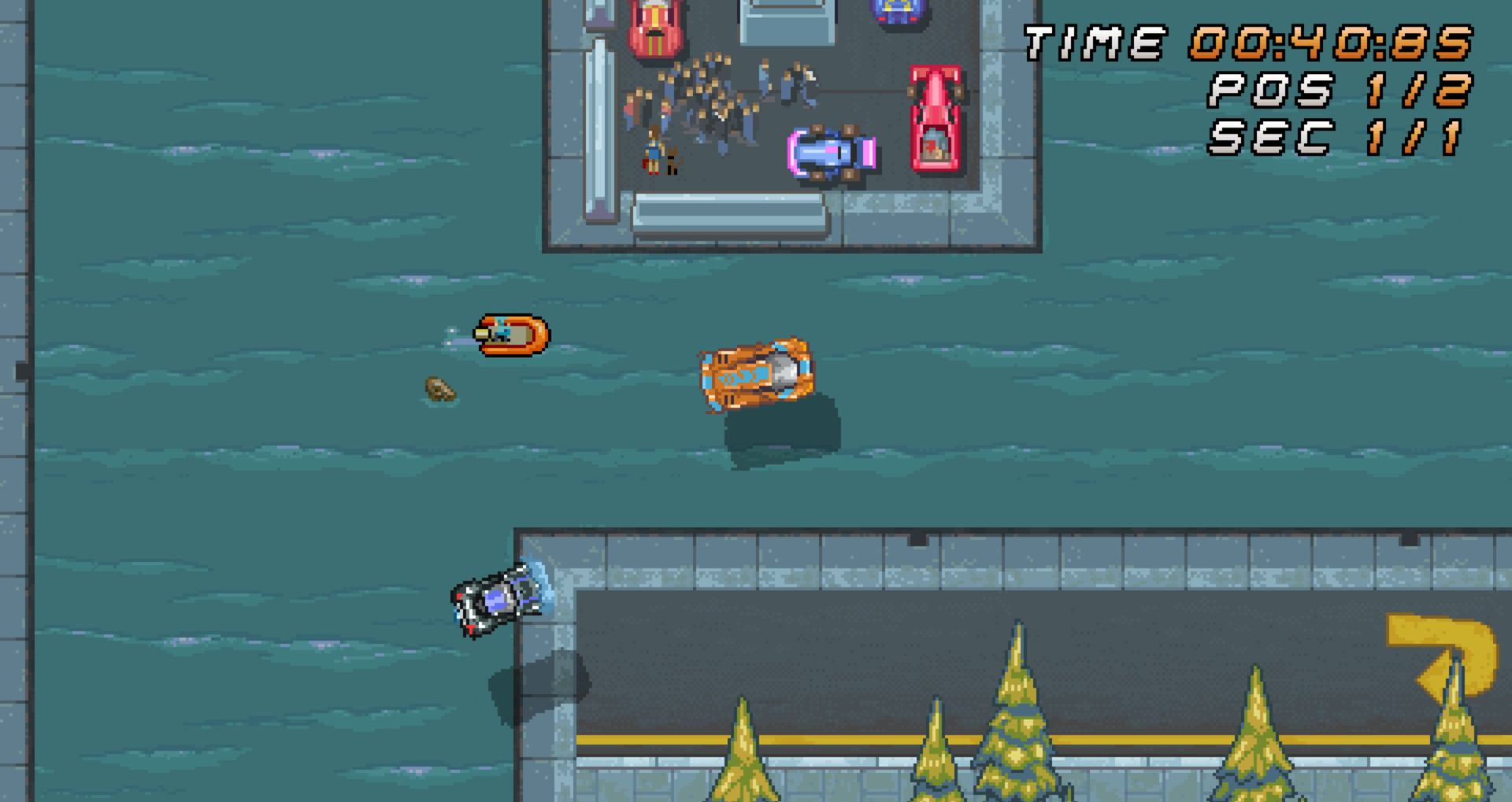
Task: Select the orange speedboat in the water
Action: click(x=512, y=335)
